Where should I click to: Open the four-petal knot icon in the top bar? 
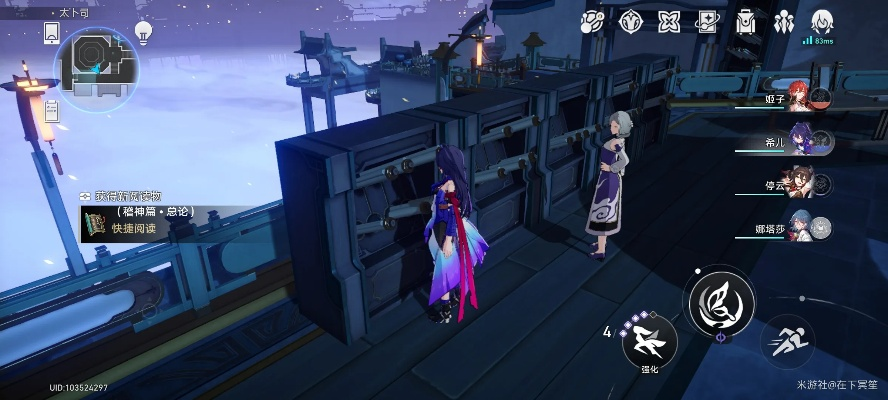[x=668, y=21]
